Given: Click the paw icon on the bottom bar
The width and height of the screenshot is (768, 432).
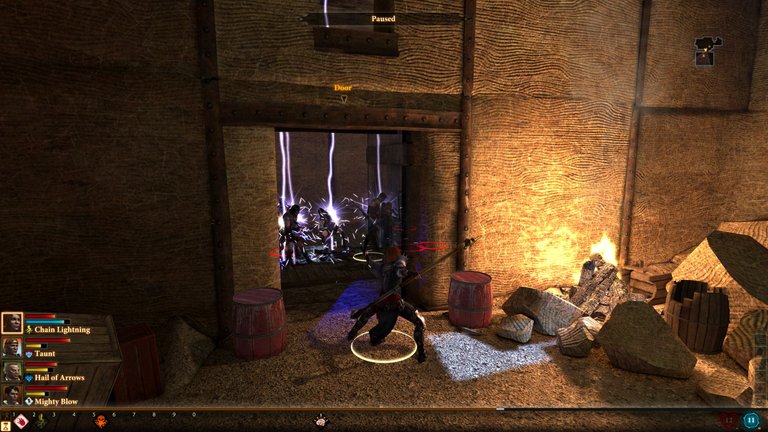Looking at the screenshot, I should [322, 421].
